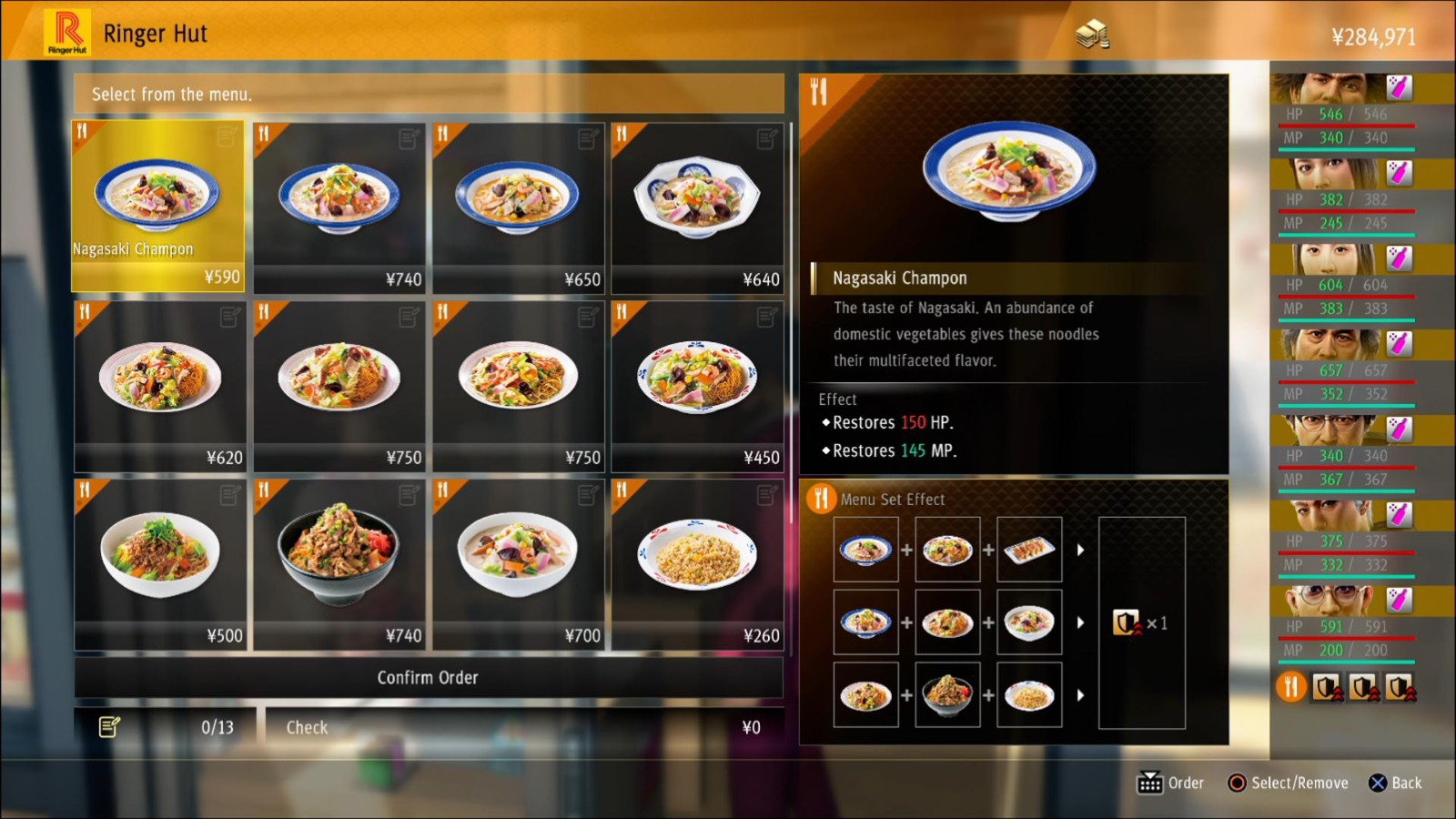The height and width of the screenshot is (819, 1456).
Task: Click the order memo icon next to 0/13 counter
Action: point(109,726)
